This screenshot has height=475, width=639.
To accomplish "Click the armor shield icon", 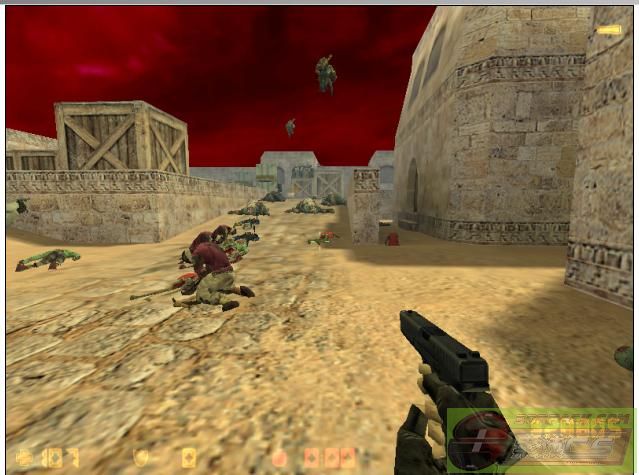I will [x=143, y=457].
